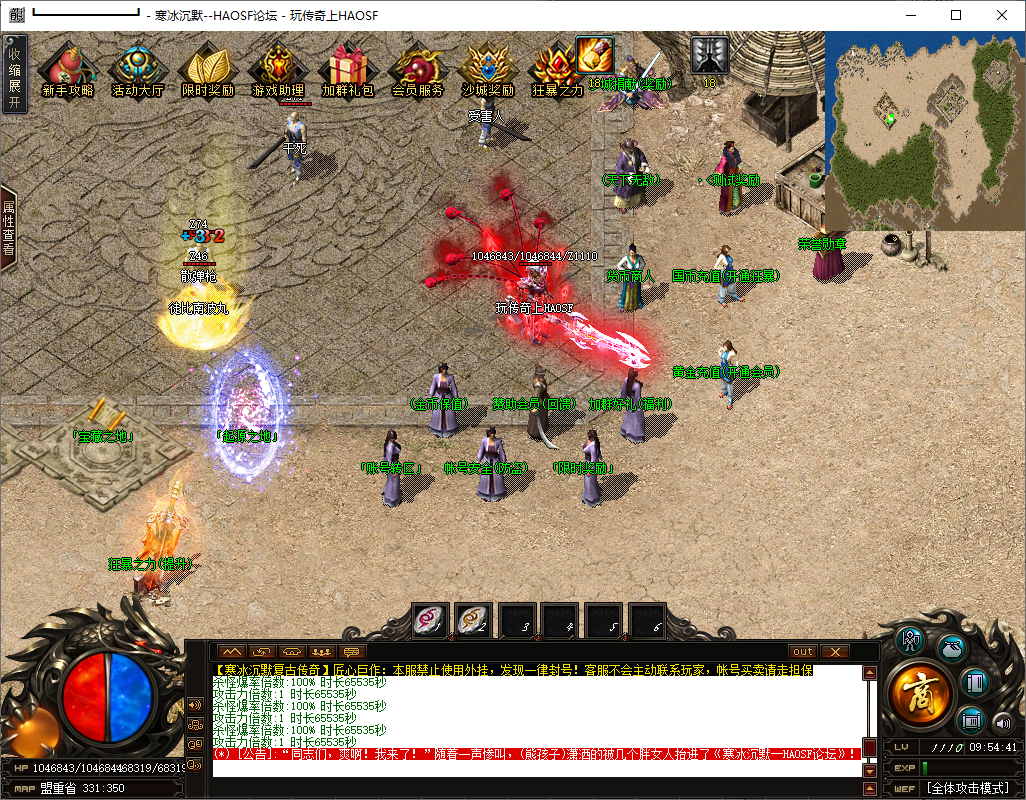
Task: Click the minimap
Action: tap(925, 130)
